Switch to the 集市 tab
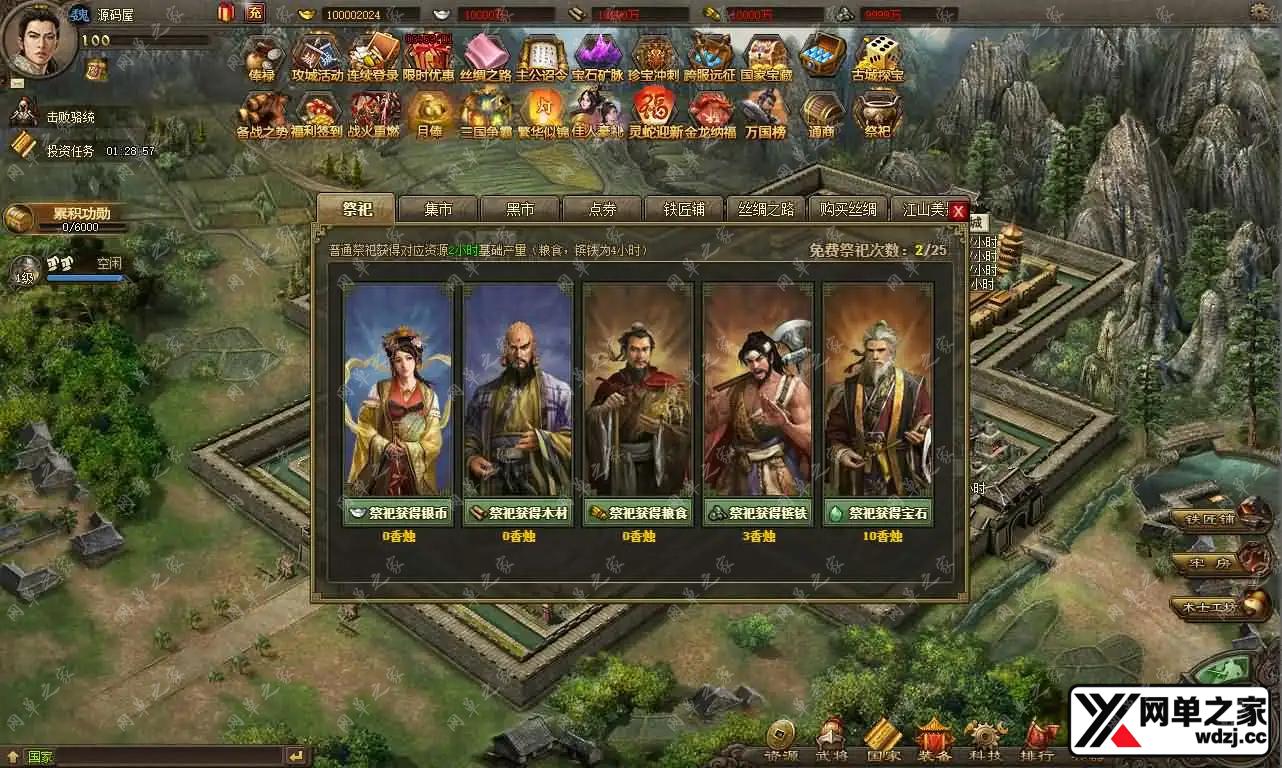The height and width of the screenshot is (768, 1282). click(x=438, y=209)
